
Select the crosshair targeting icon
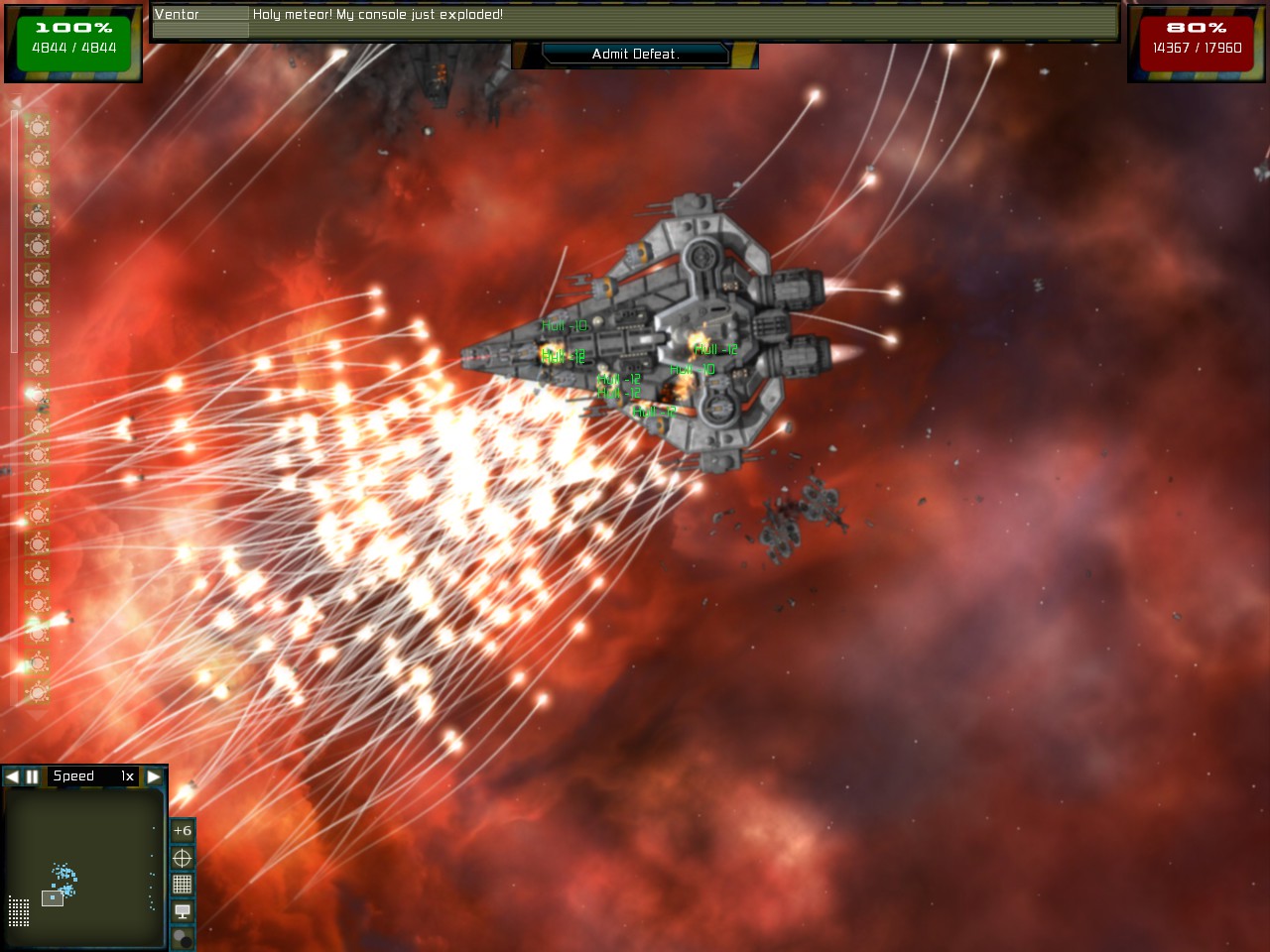182,857
